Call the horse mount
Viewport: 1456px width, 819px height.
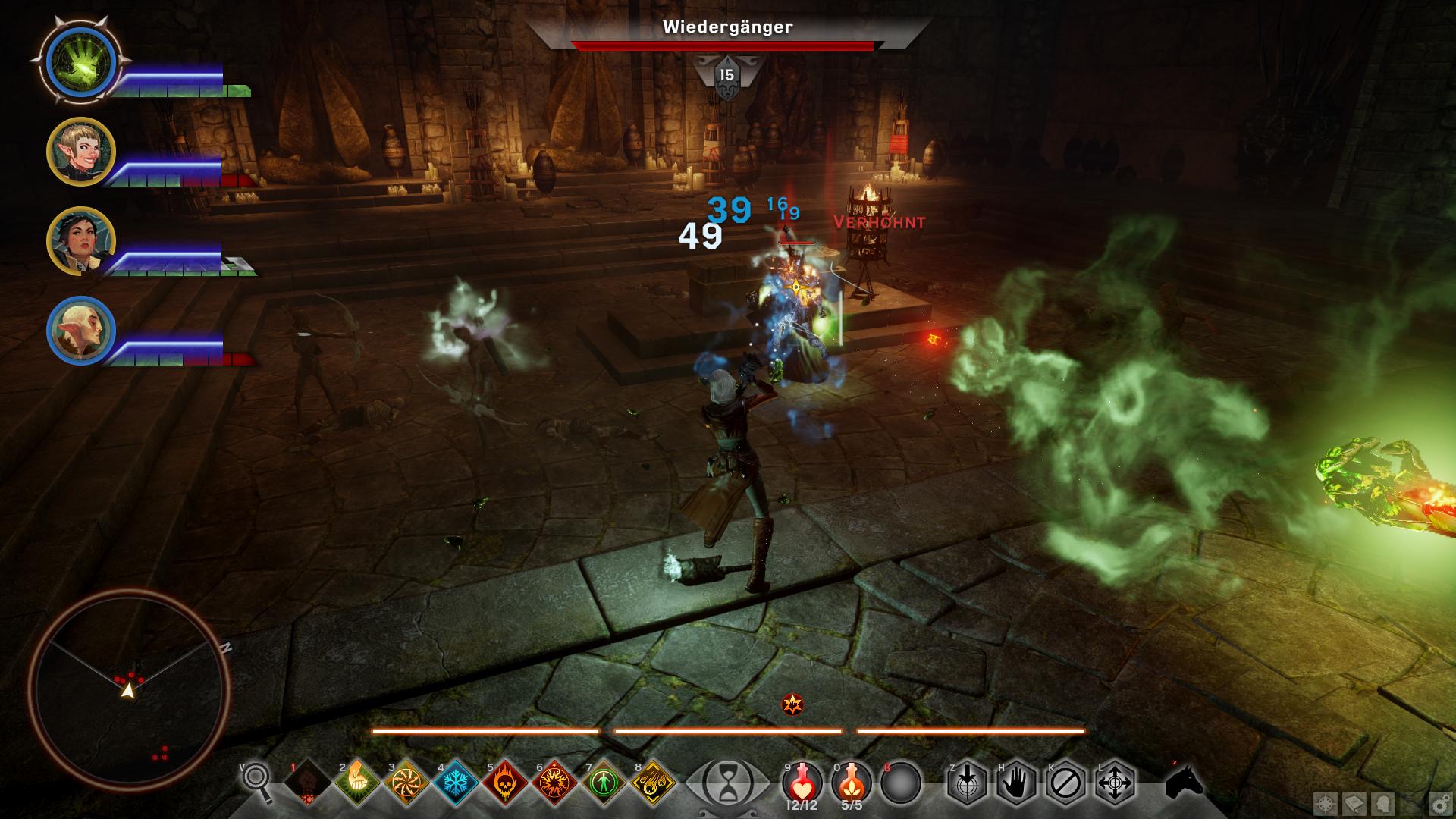click(x=1184, y=782)
